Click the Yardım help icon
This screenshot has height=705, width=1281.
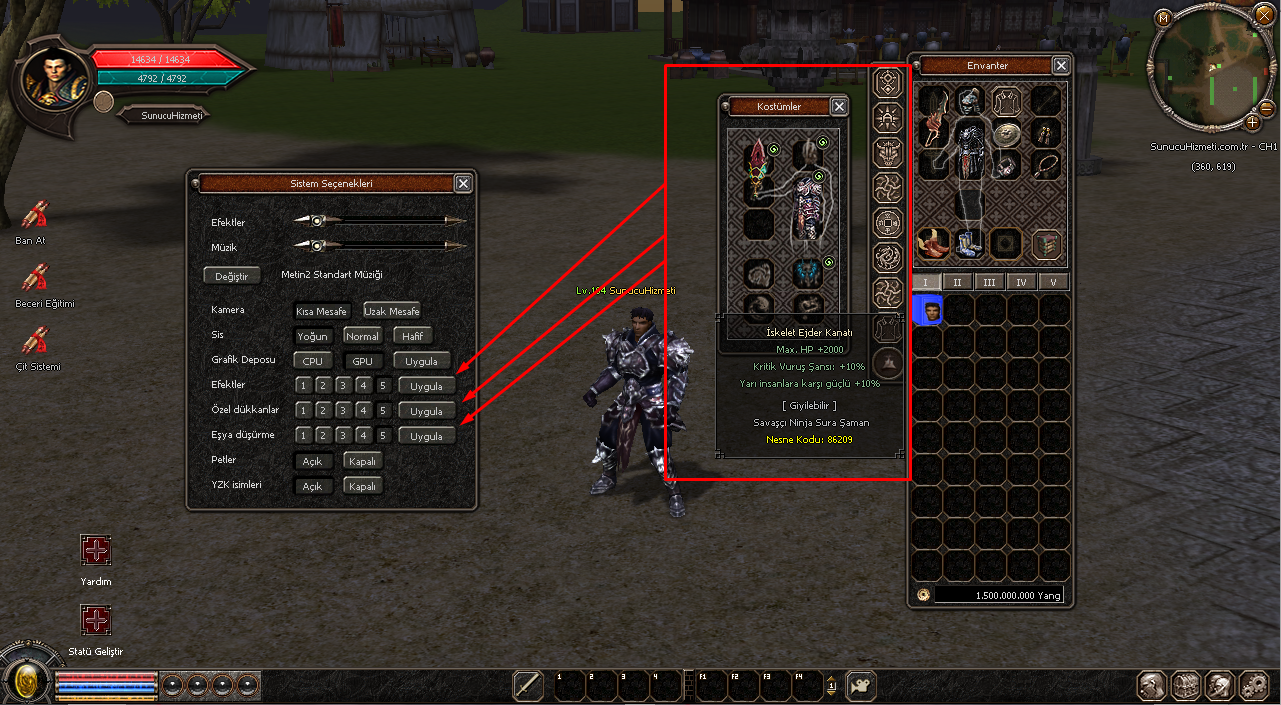96,550
